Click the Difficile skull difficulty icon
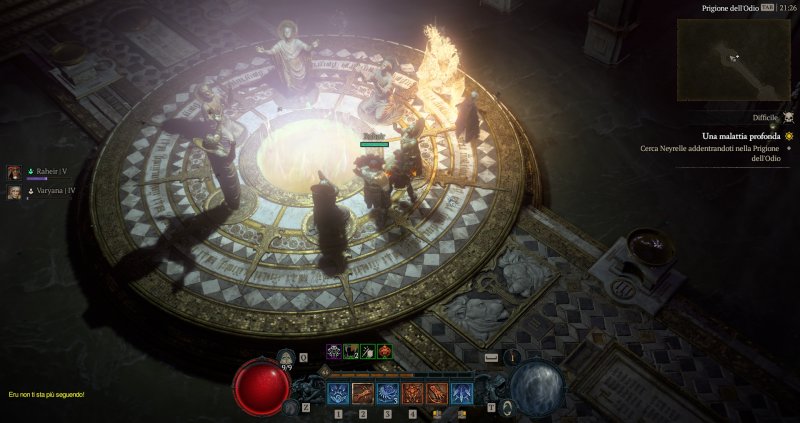 click(x=788, y=118)
